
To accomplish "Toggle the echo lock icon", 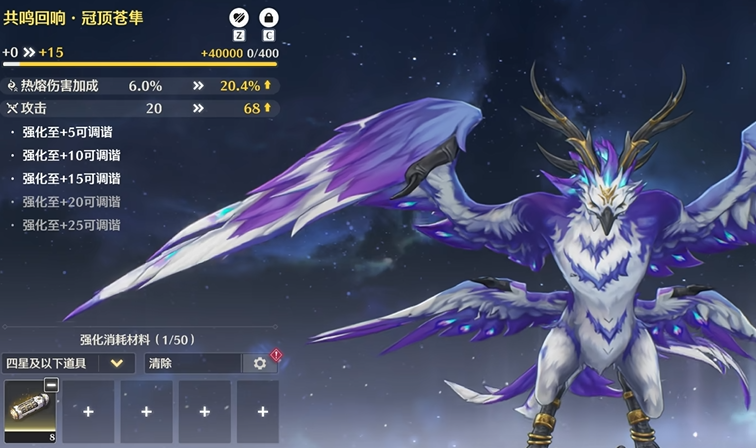I will pos(268,17).
